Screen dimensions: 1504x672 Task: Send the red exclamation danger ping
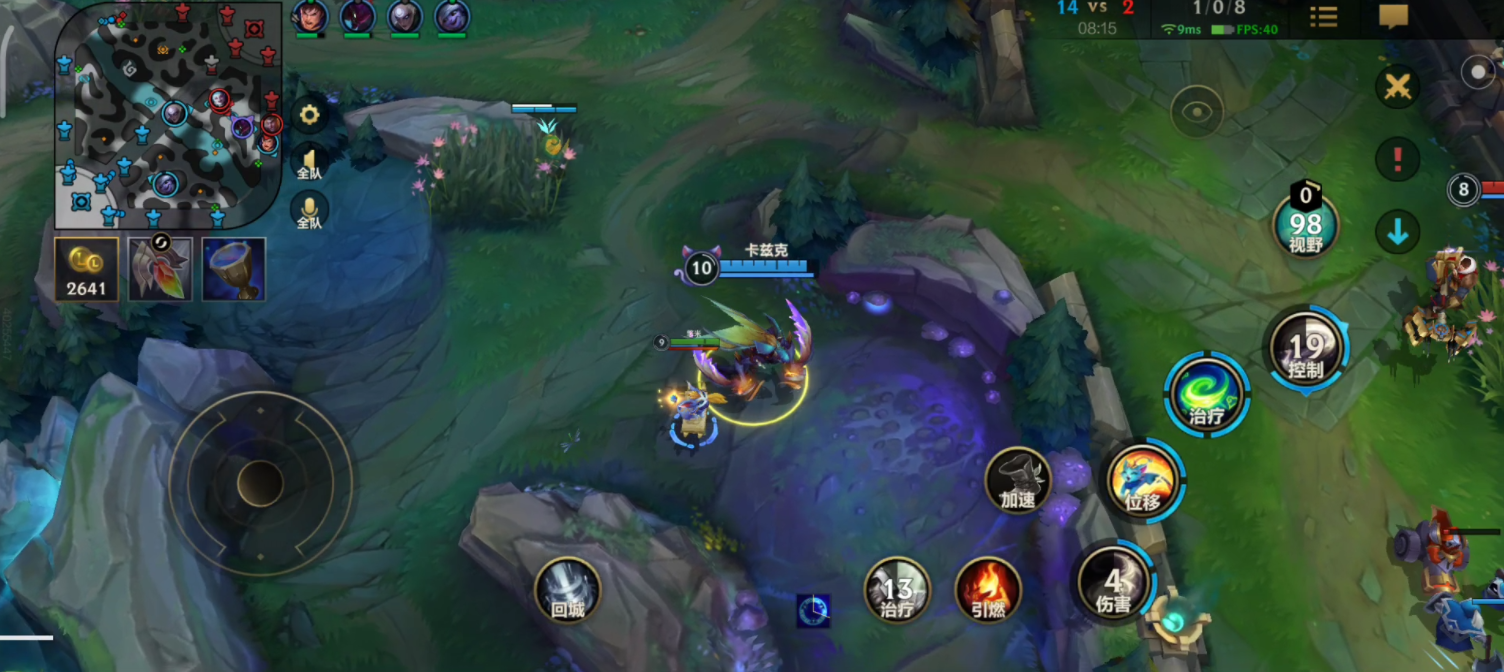(1397, 159)
